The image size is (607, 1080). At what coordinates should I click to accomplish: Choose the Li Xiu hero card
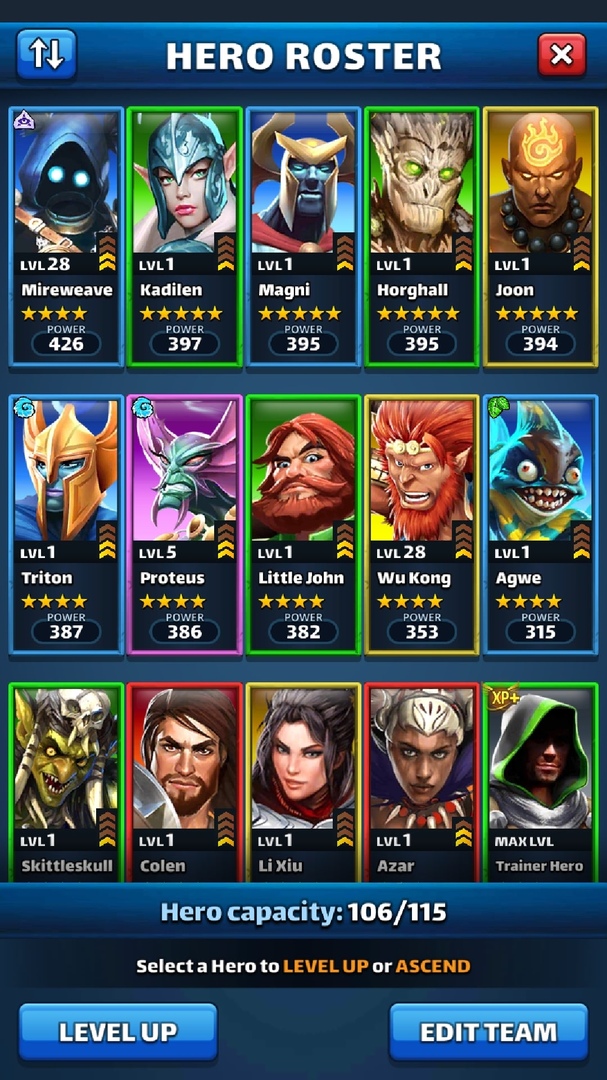303,782
